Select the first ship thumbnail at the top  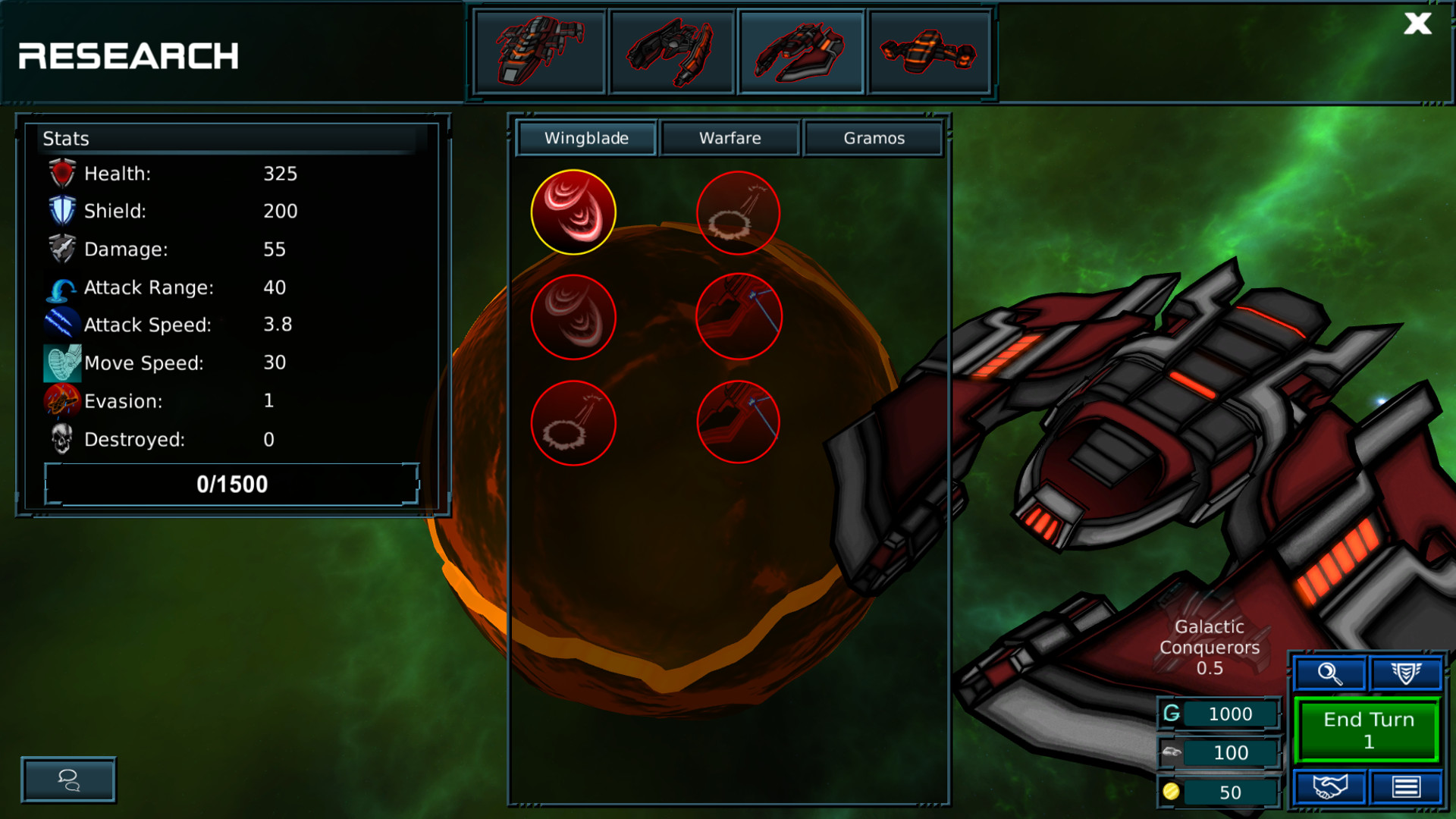(x=539, y=52)
